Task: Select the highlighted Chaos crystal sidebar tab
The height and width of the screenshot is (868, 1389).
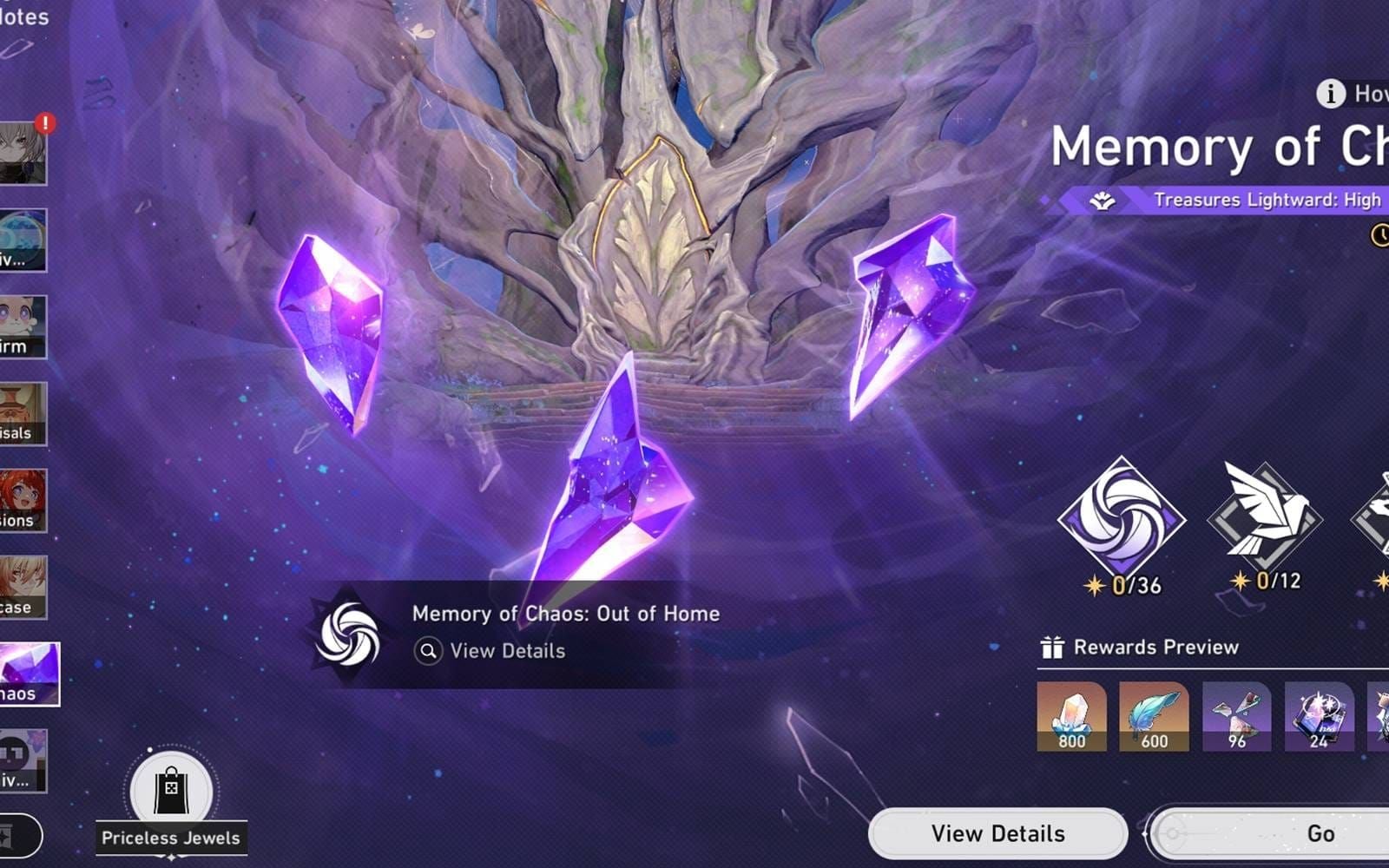Action: (x=29, y=674)
